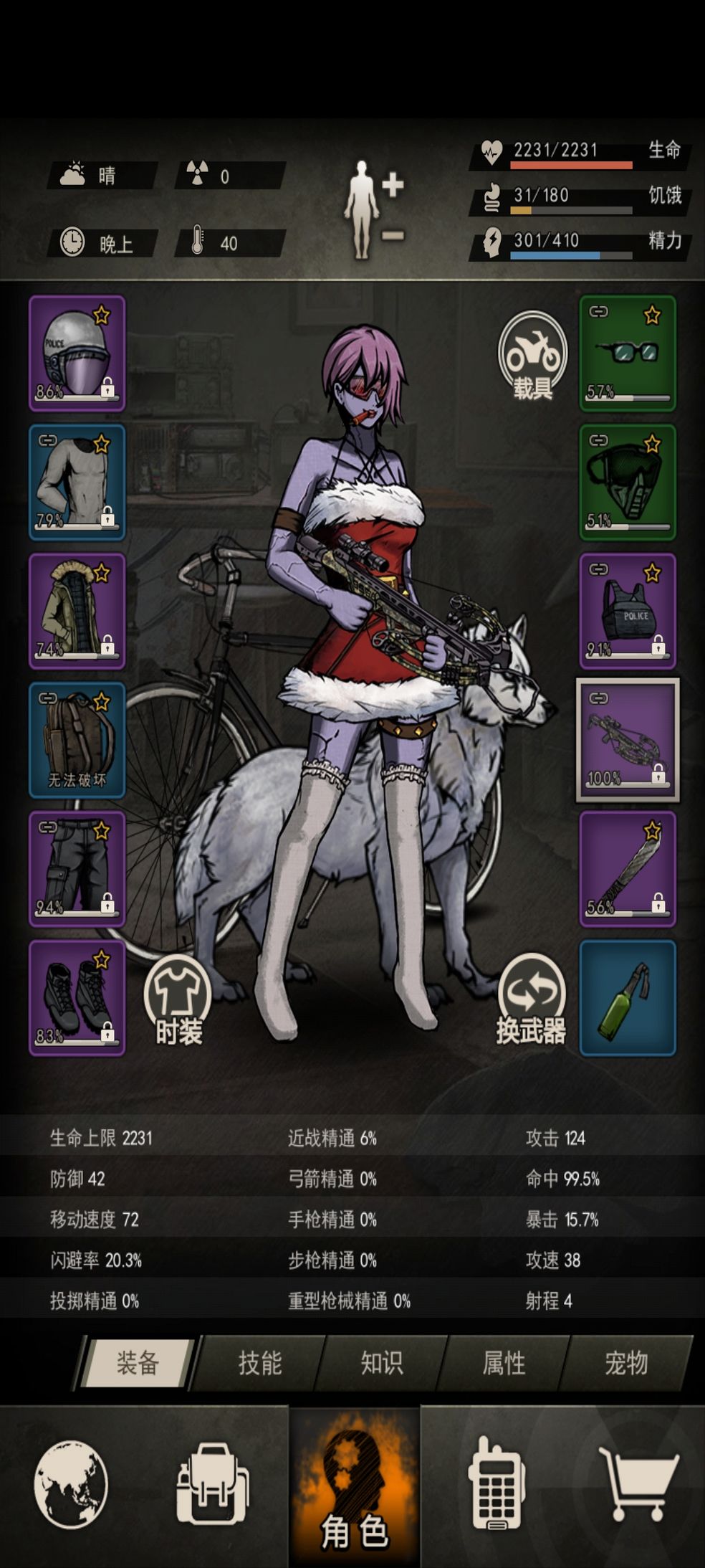705x1568 pixels.
Task: Select the Molotov cocktail slot
Action: click(x=627, y=998)
